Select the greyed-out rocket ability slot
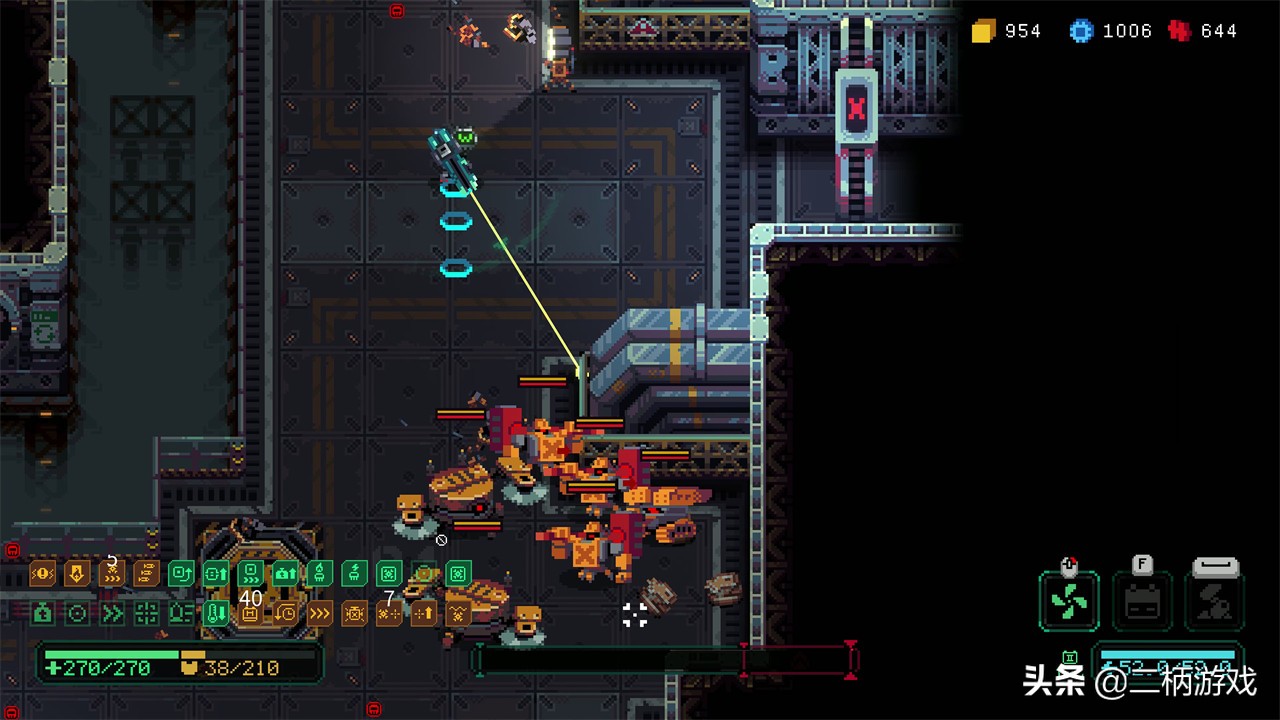Viewport: 1280px width, 720px height. pos(1213,602)
